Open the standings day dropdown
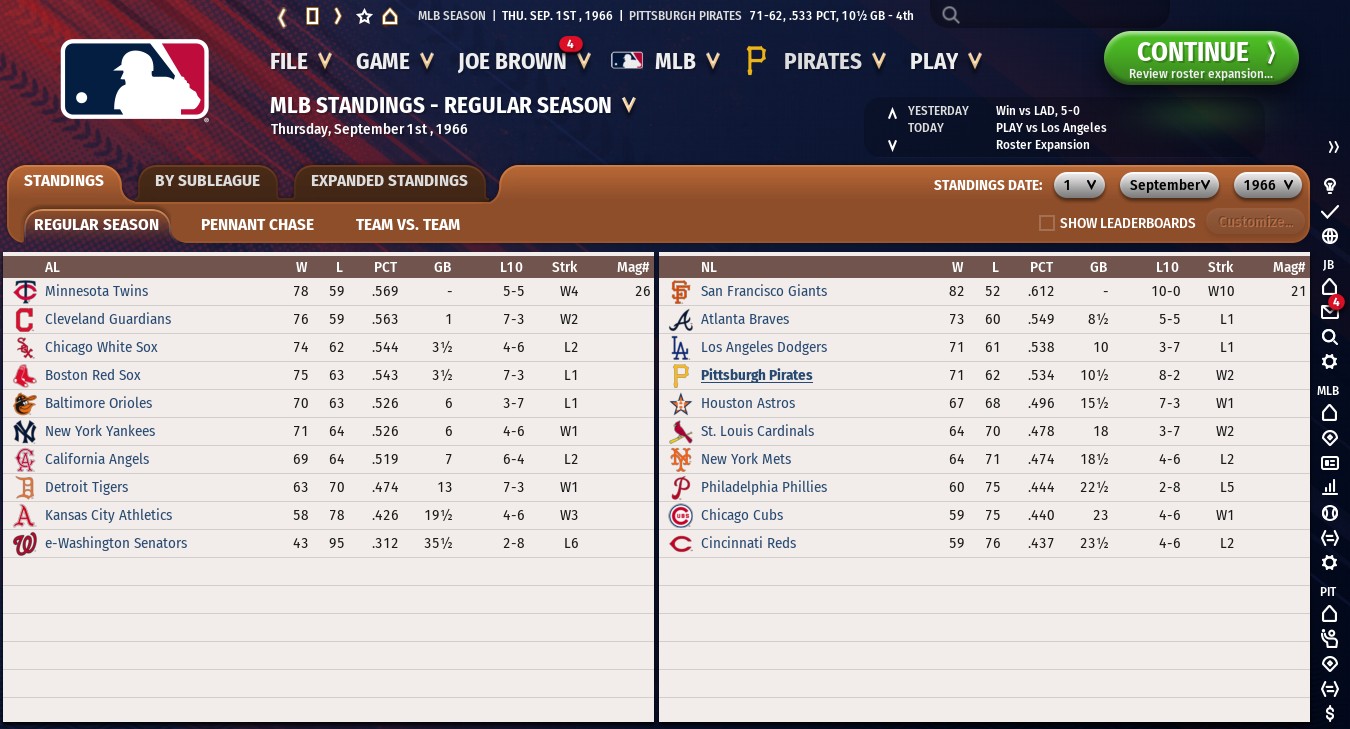 (x=1079, y=185)
